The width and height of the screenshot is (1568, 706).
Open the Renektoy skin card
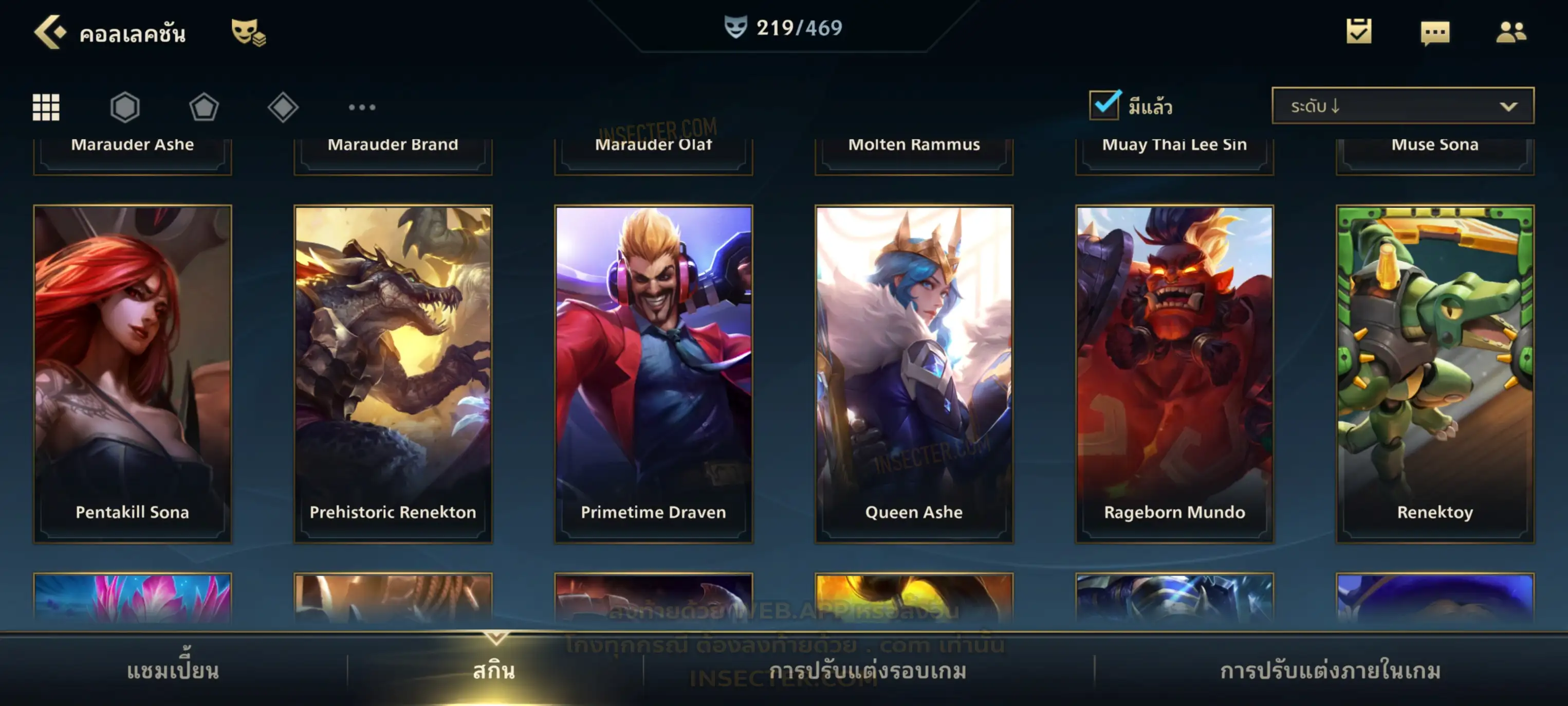(1435, 373)
